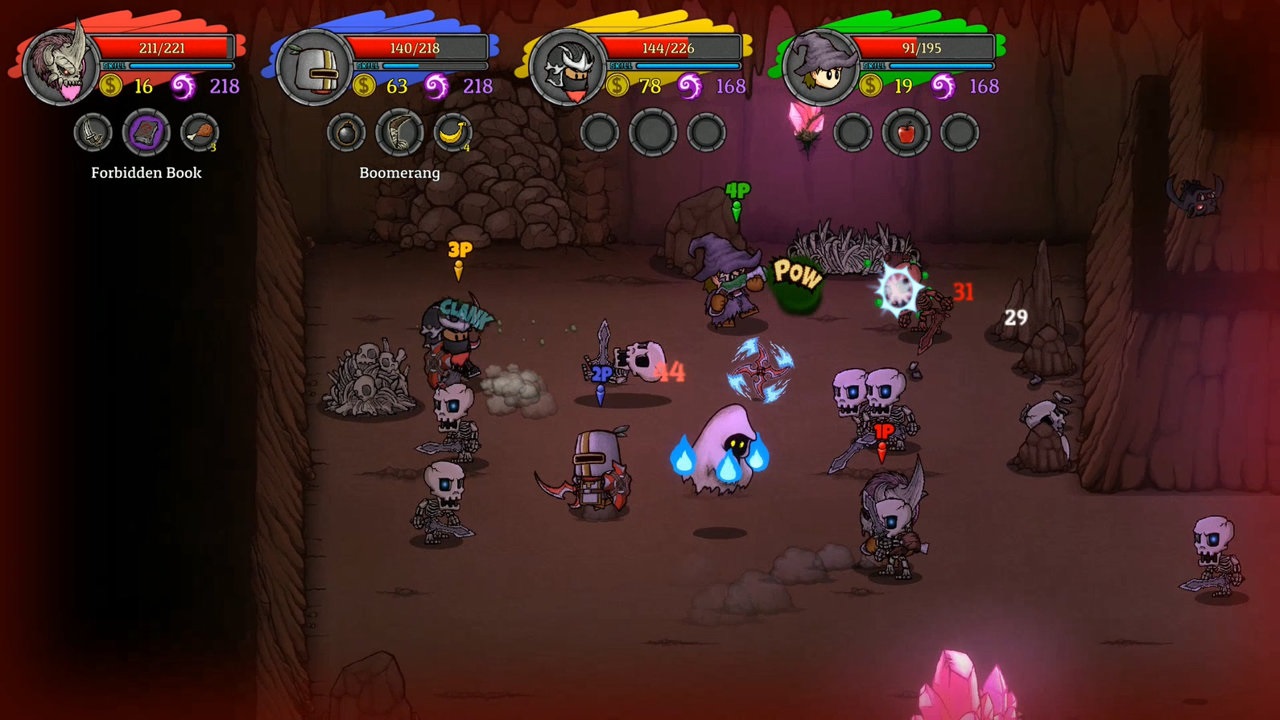Click the banana consumable slot
Screen dimensions: 1280x720
click(x=453, y=131)
